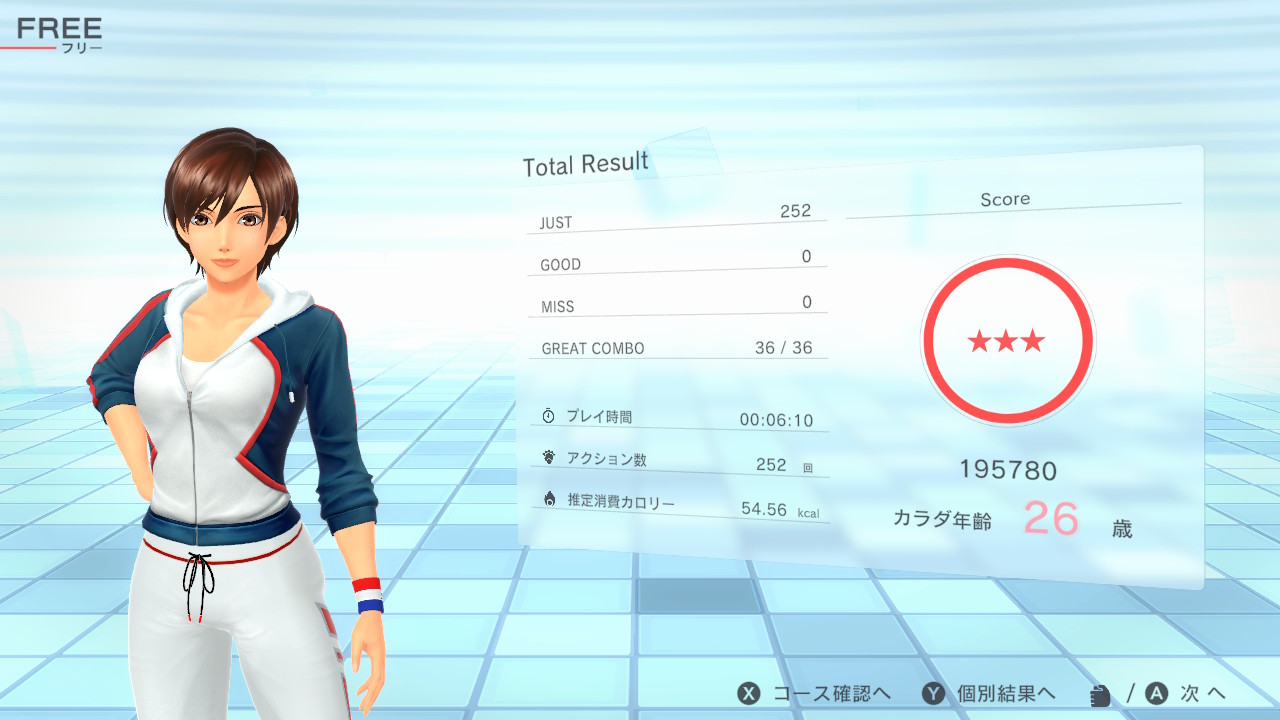The height and width of the screenshot is (720, 1280).
Task: Continue to next screen (次へ)
Action: coord(1186,694)
